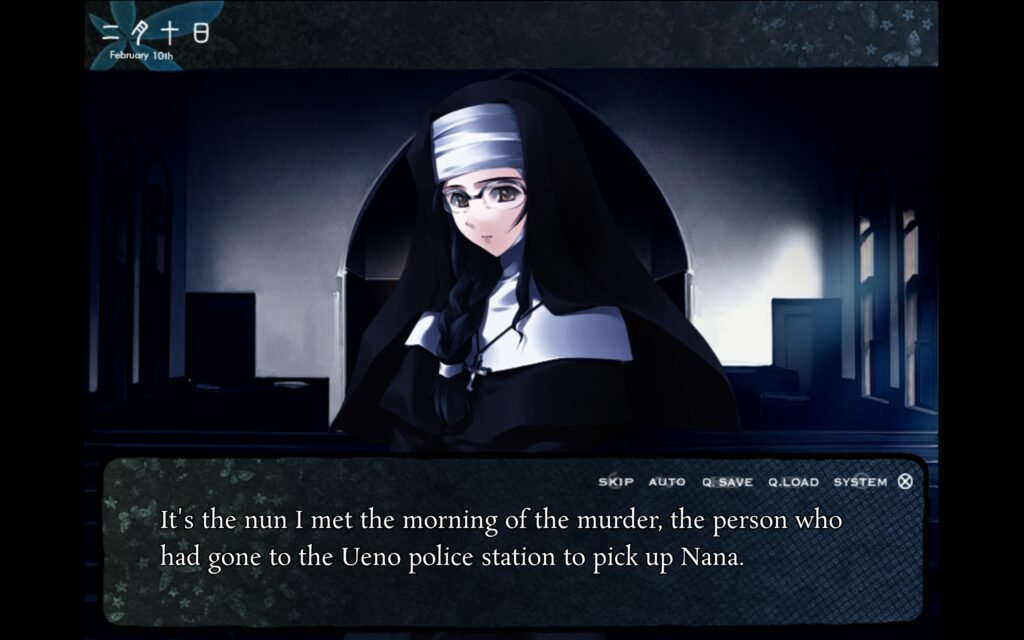Open the SYSTEM menu
This screenshot has height=640, width=1024.
tap(860, 482)
